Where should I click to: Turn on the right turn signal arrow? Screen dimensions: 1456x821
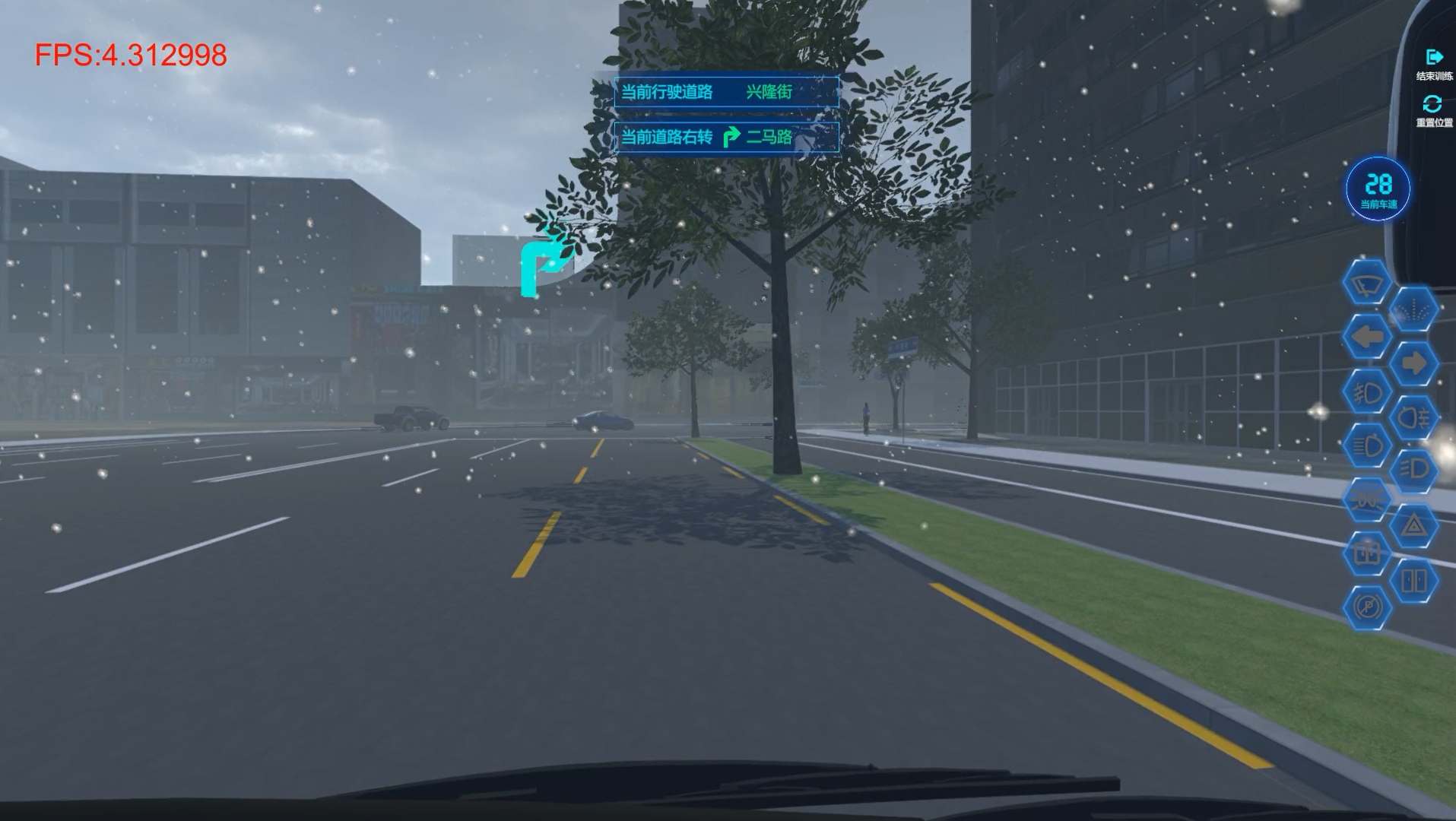pyautogui.click(x=1413, y=363)
